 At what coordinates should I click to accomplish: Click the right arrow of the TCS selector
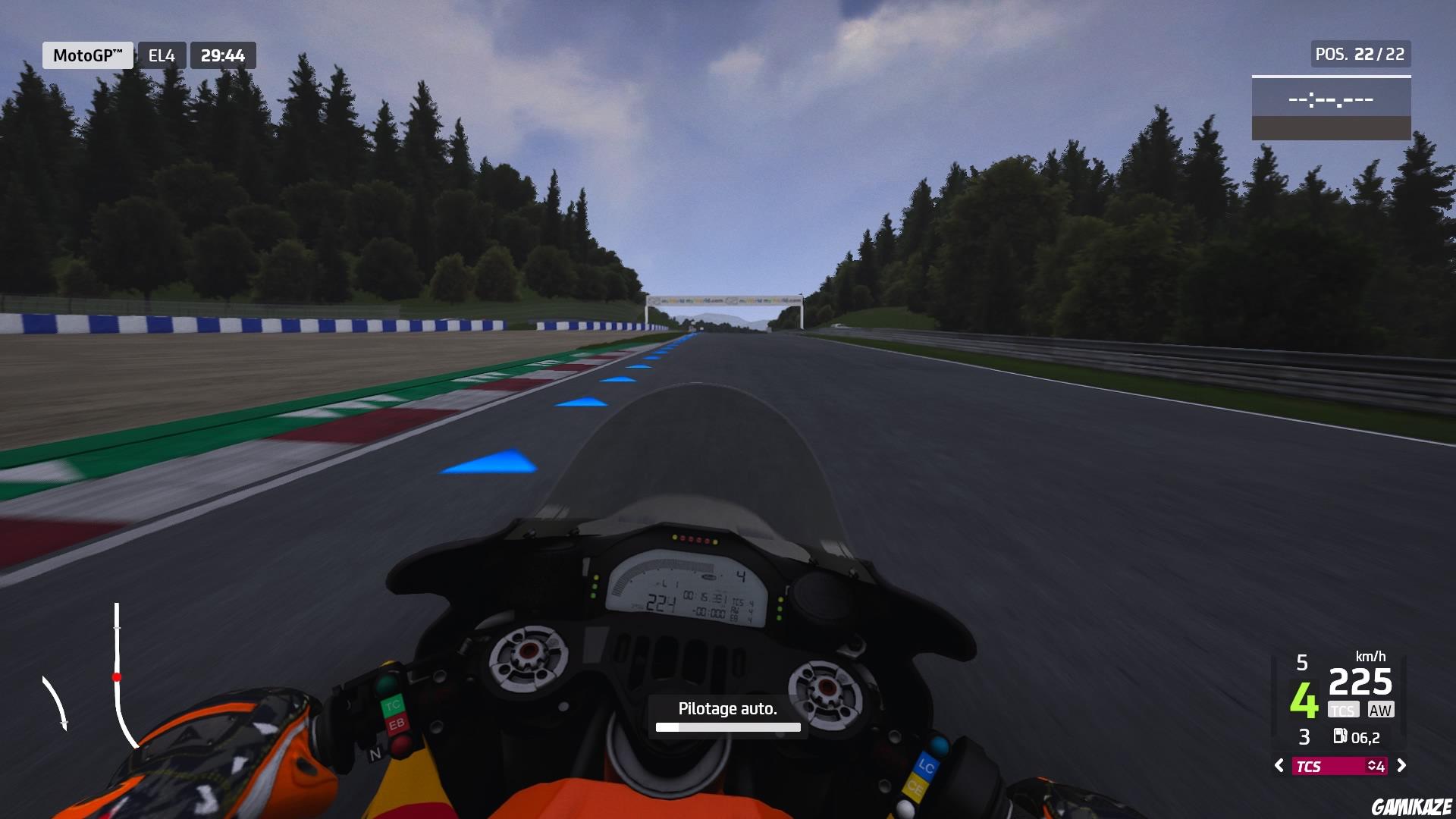click(1401, 767)
